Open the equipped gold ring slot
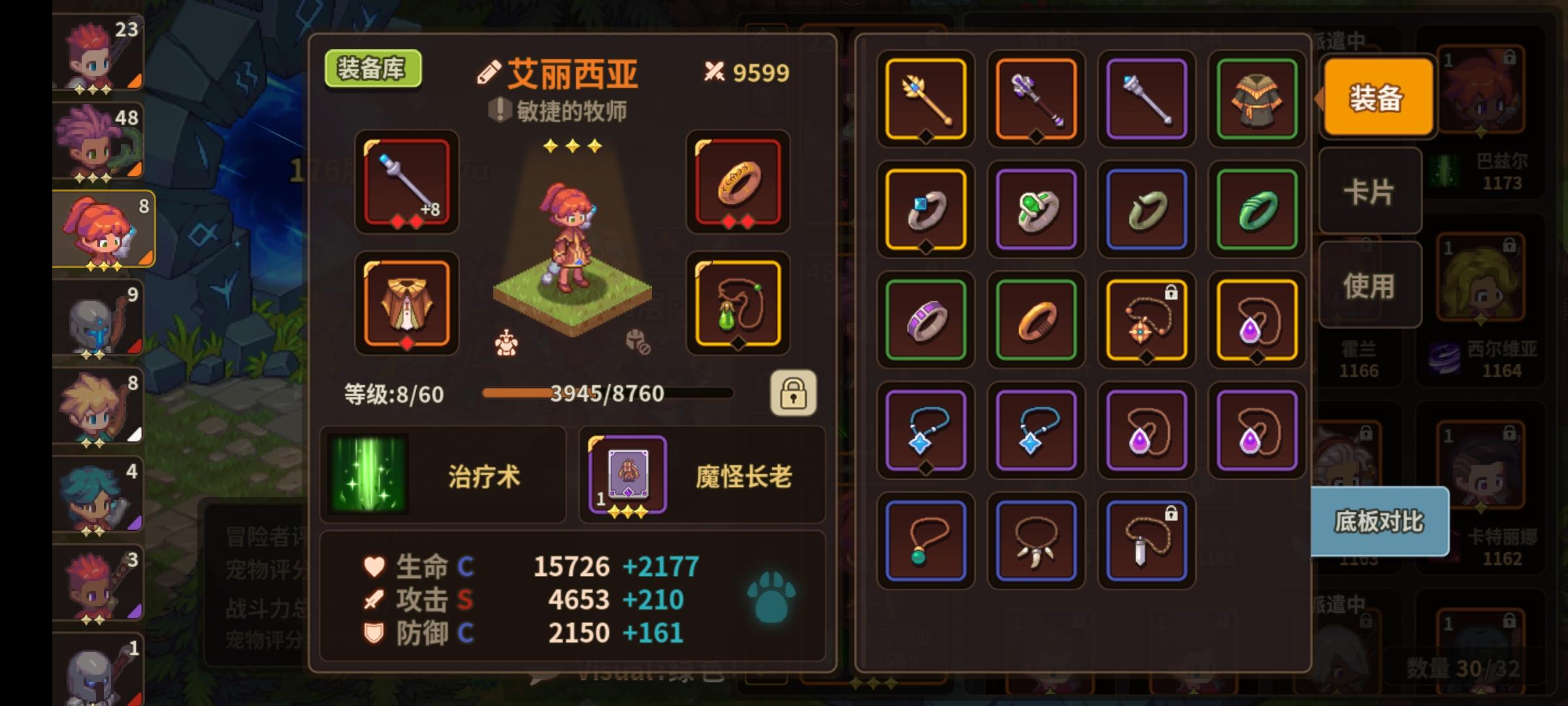 point(738,183)
